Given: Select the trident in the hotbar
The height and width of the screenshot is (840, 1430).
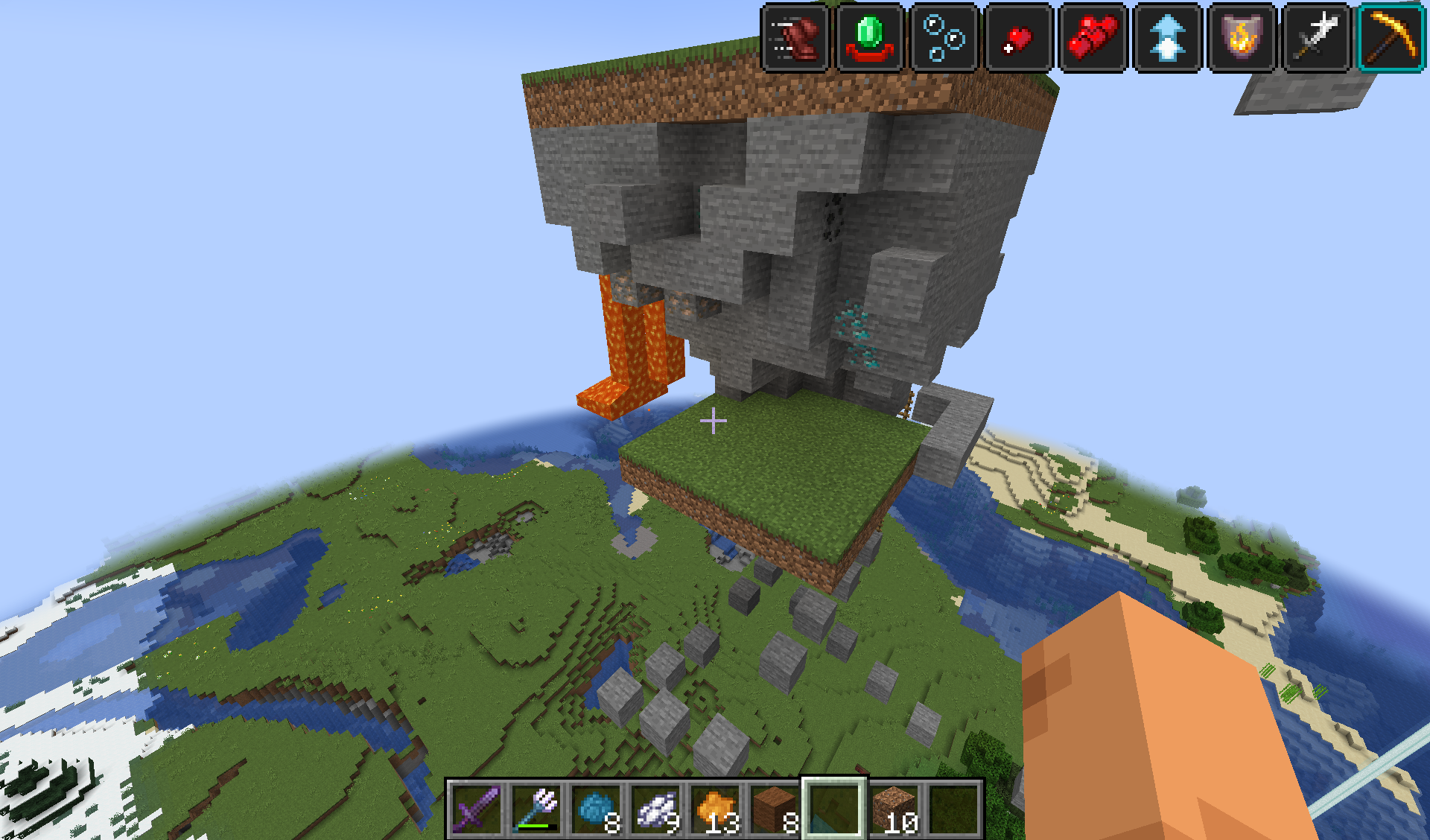Looking at the screenshot, I should coord(536,809).
